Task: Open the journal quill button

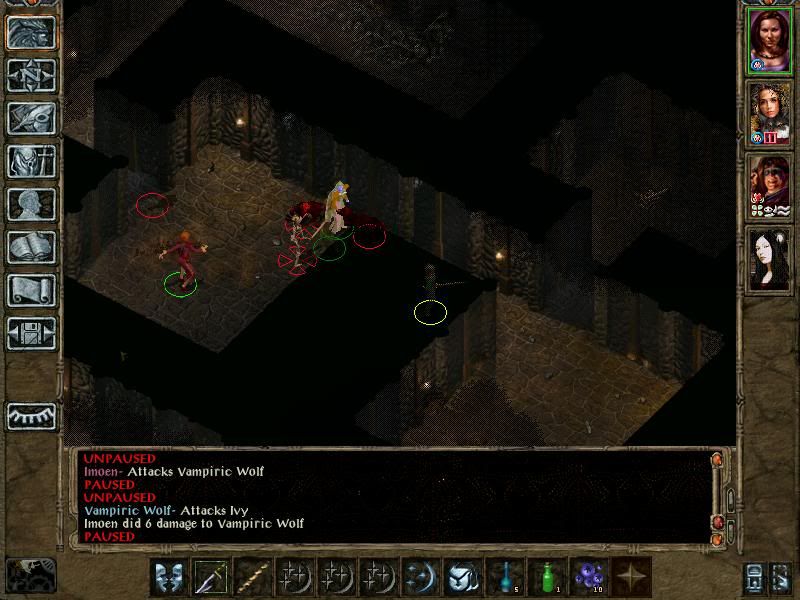Action: coord(31,118)
